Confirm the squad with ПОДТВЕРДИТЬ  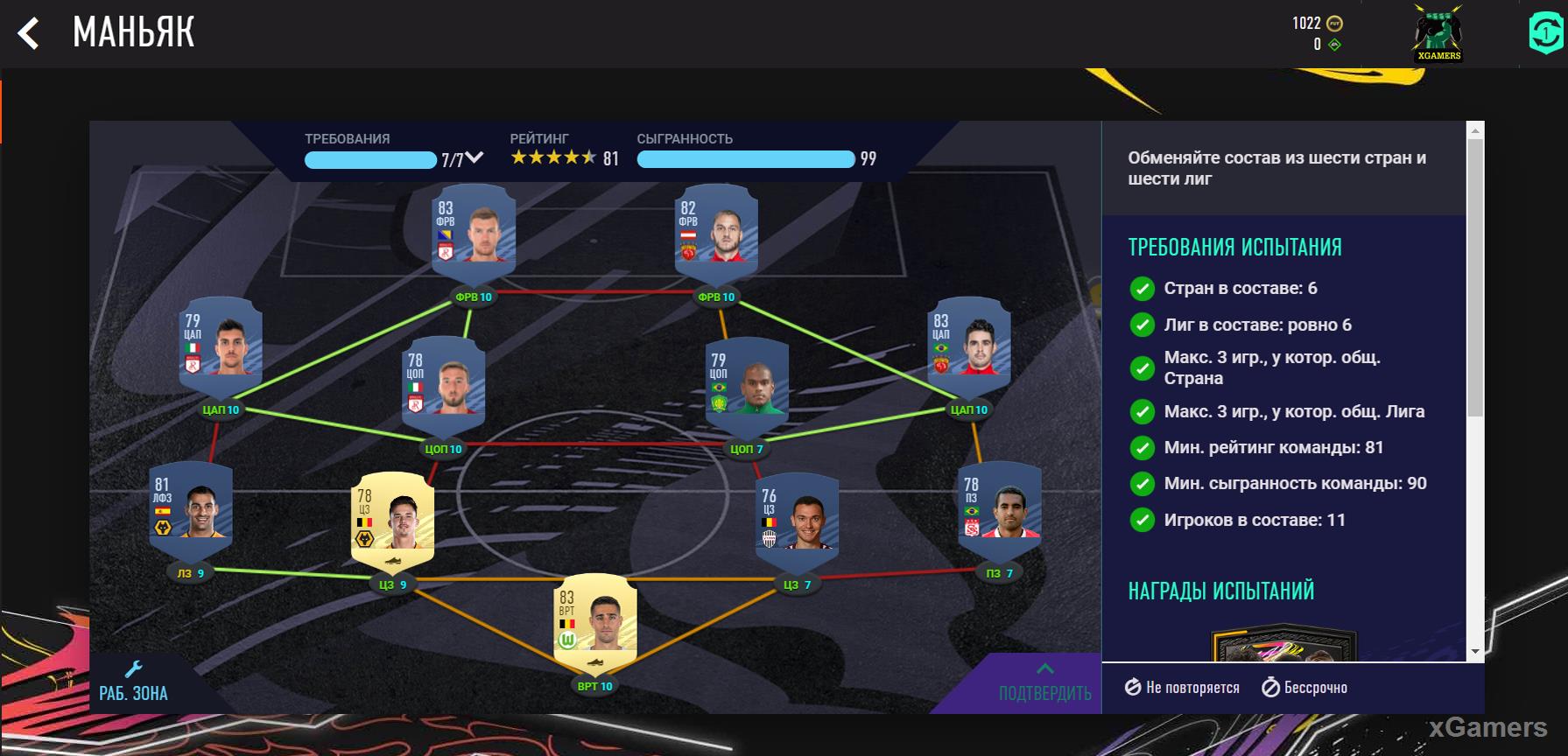coord(1044,683)
